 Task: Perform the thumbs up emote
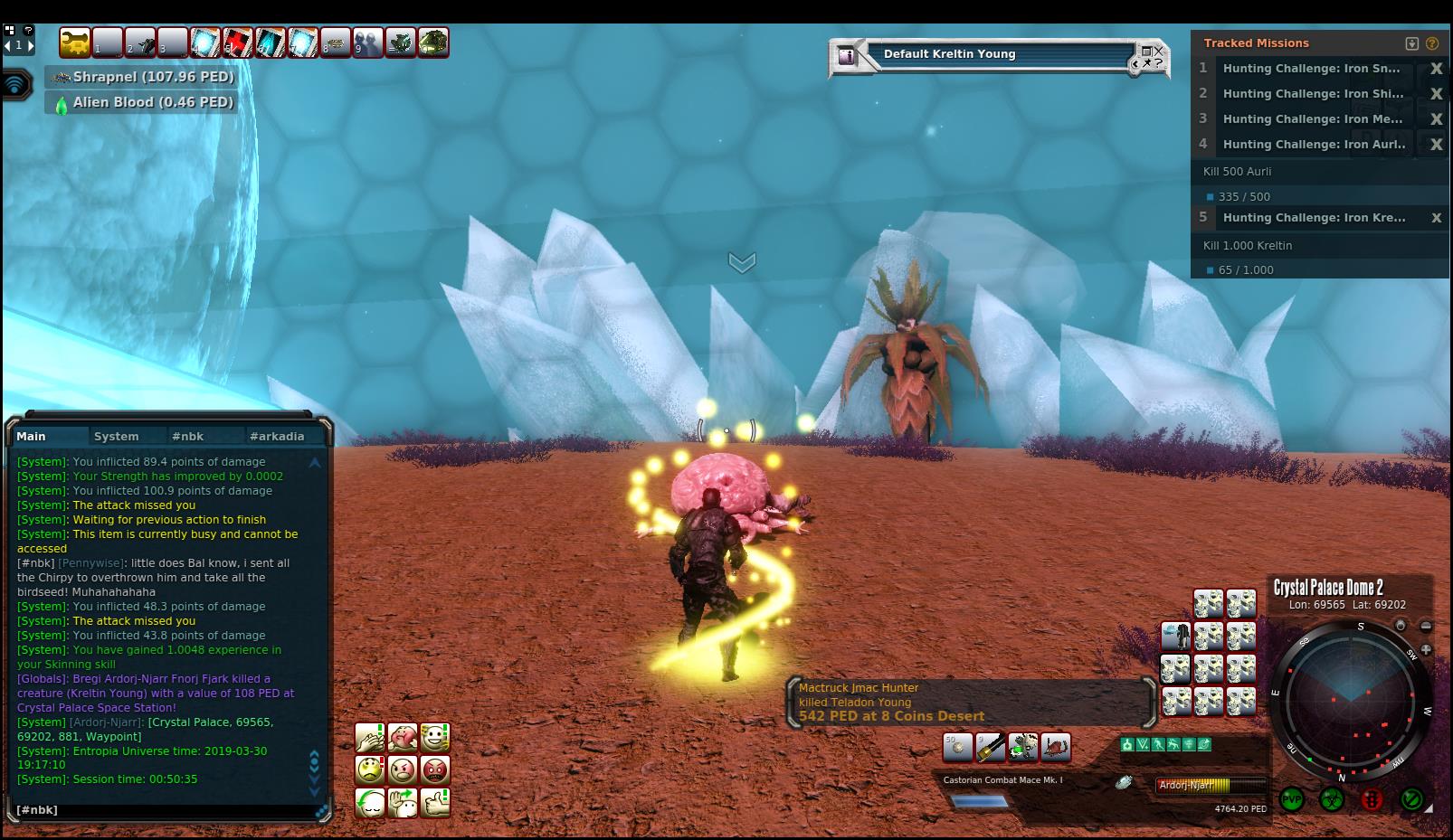(435, 803)
